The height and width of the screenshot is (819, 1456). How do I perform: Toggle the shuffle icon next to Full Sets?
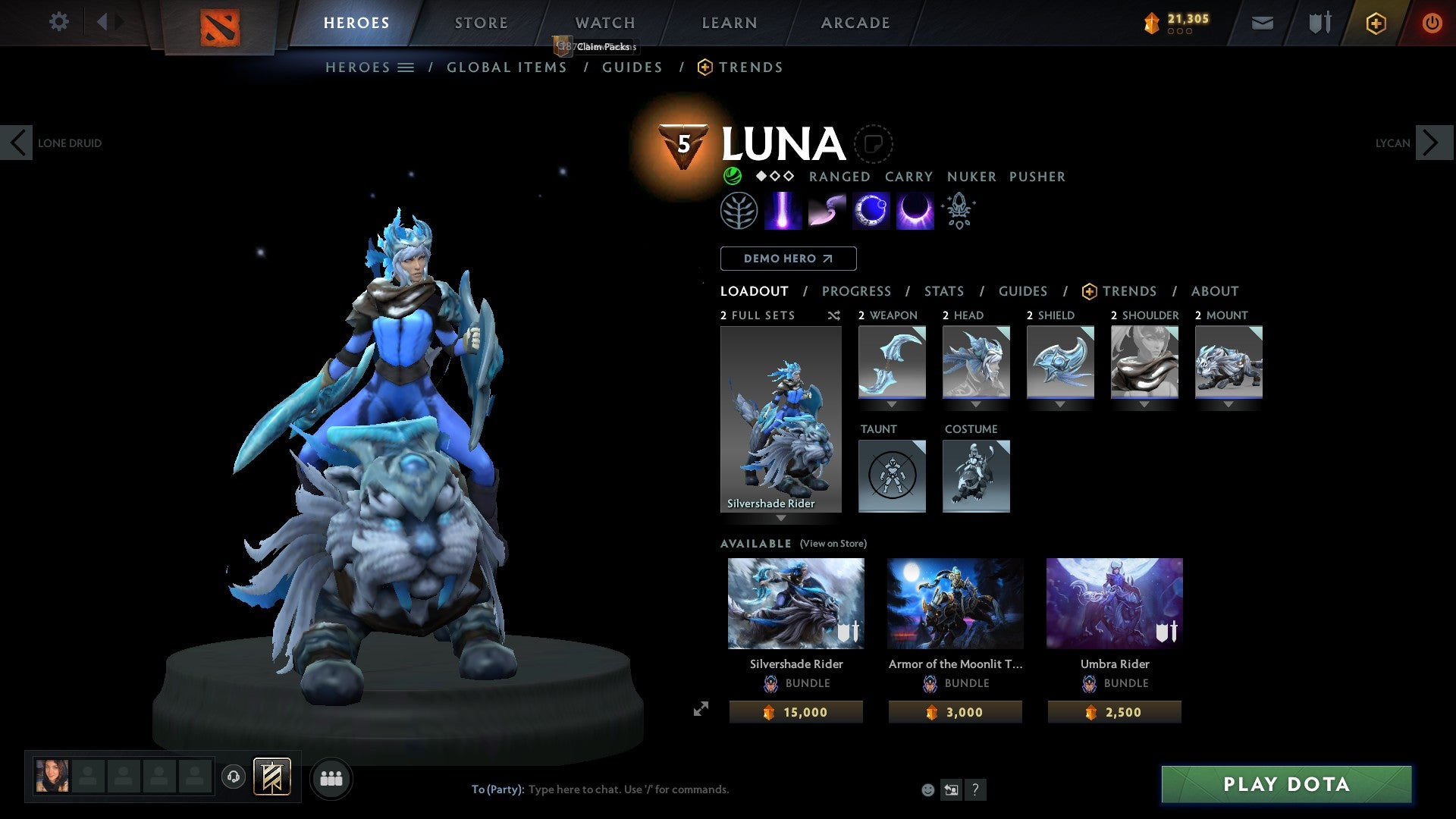click(x=833, y=315)
